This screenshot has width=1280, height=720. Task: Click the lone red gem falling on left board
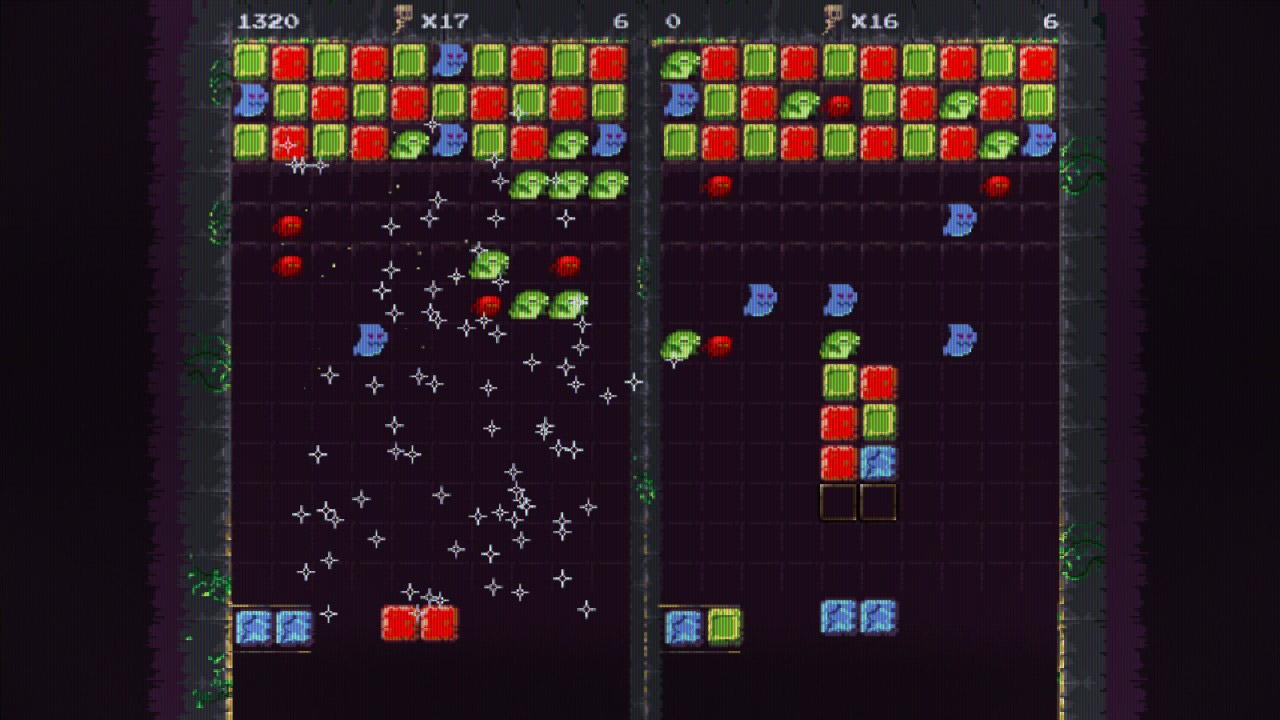pos(289,226)
